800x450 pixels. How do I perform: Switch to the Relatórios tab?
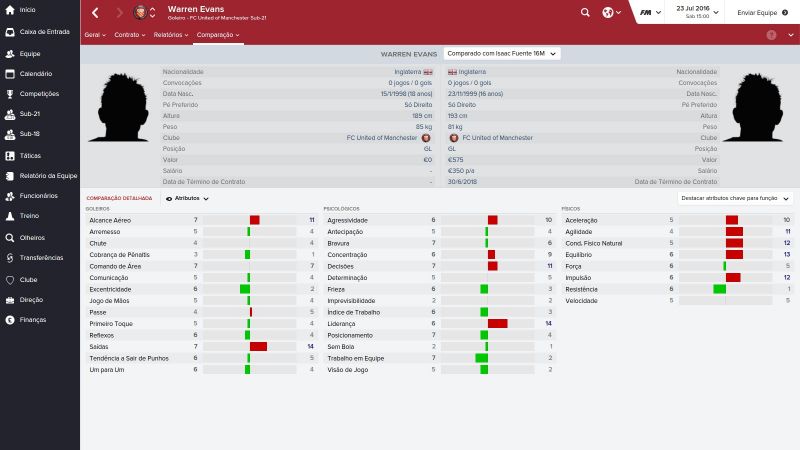pyautogui.click(x=170, y=34)
